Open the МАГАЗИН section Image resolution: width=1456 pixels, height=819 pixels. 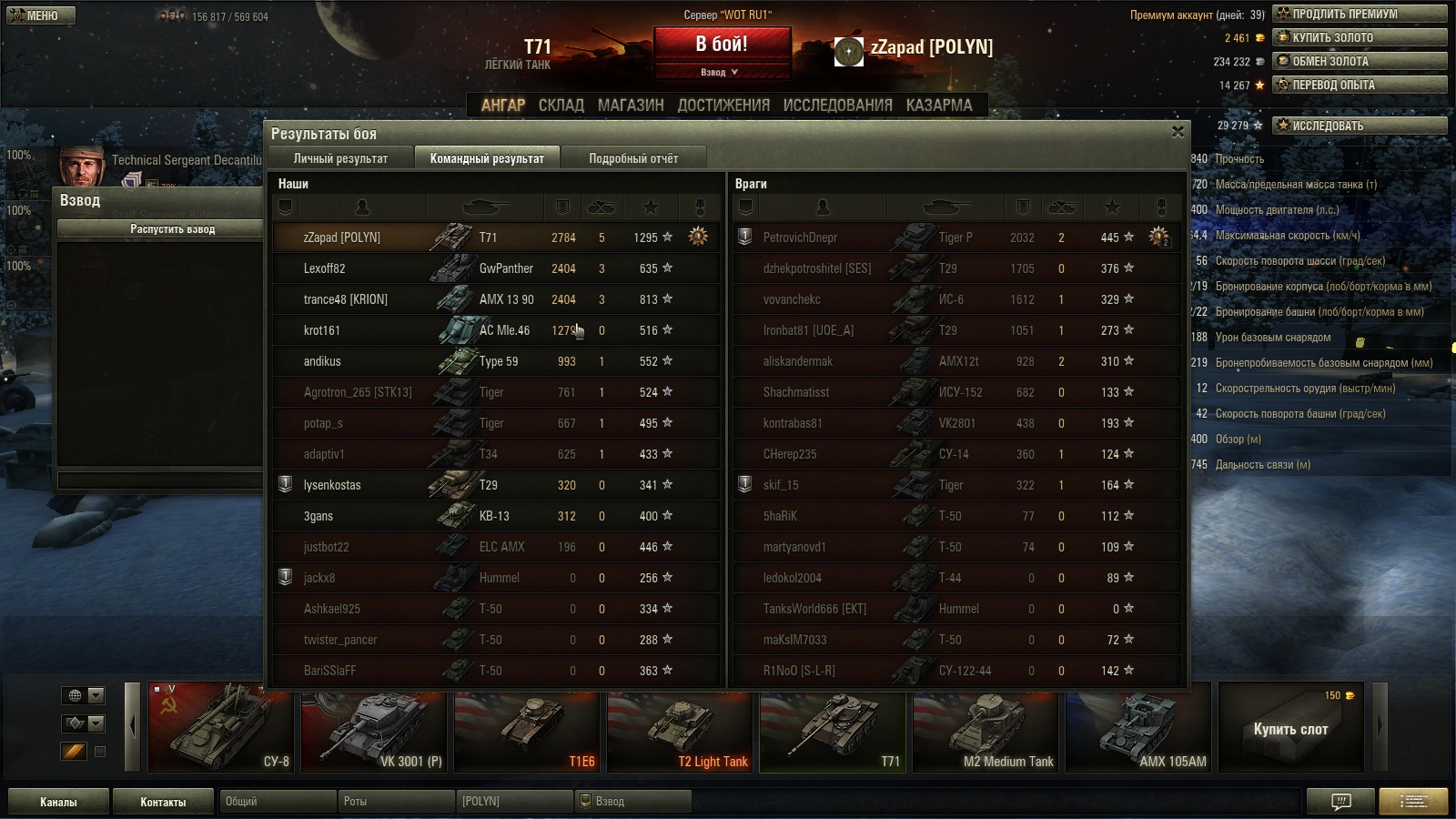[x=631, y=106]
